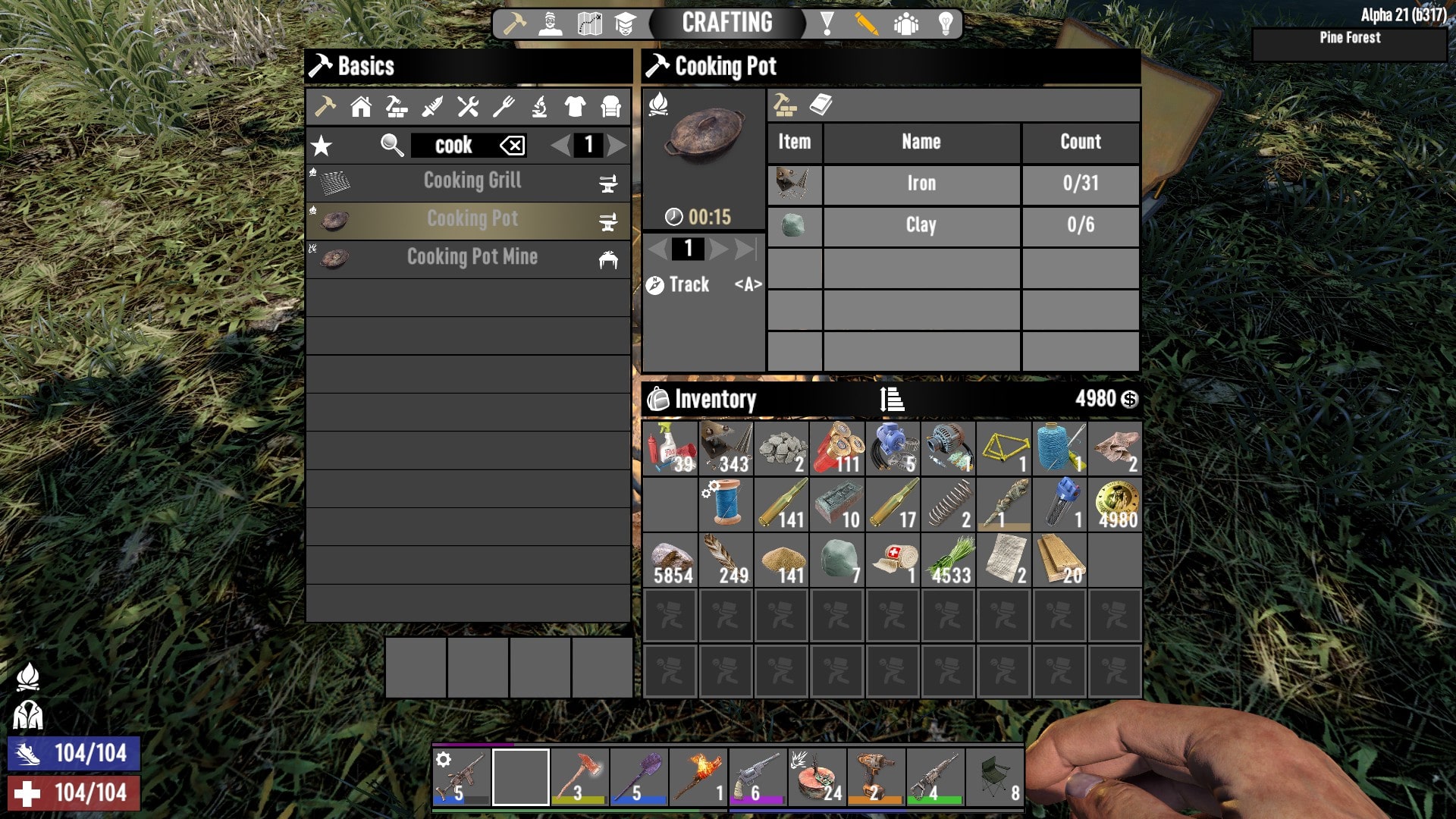Viewport: 1456px width, 819px height.
Task: Click the inventory sort icon
Action: click(891, 398)
